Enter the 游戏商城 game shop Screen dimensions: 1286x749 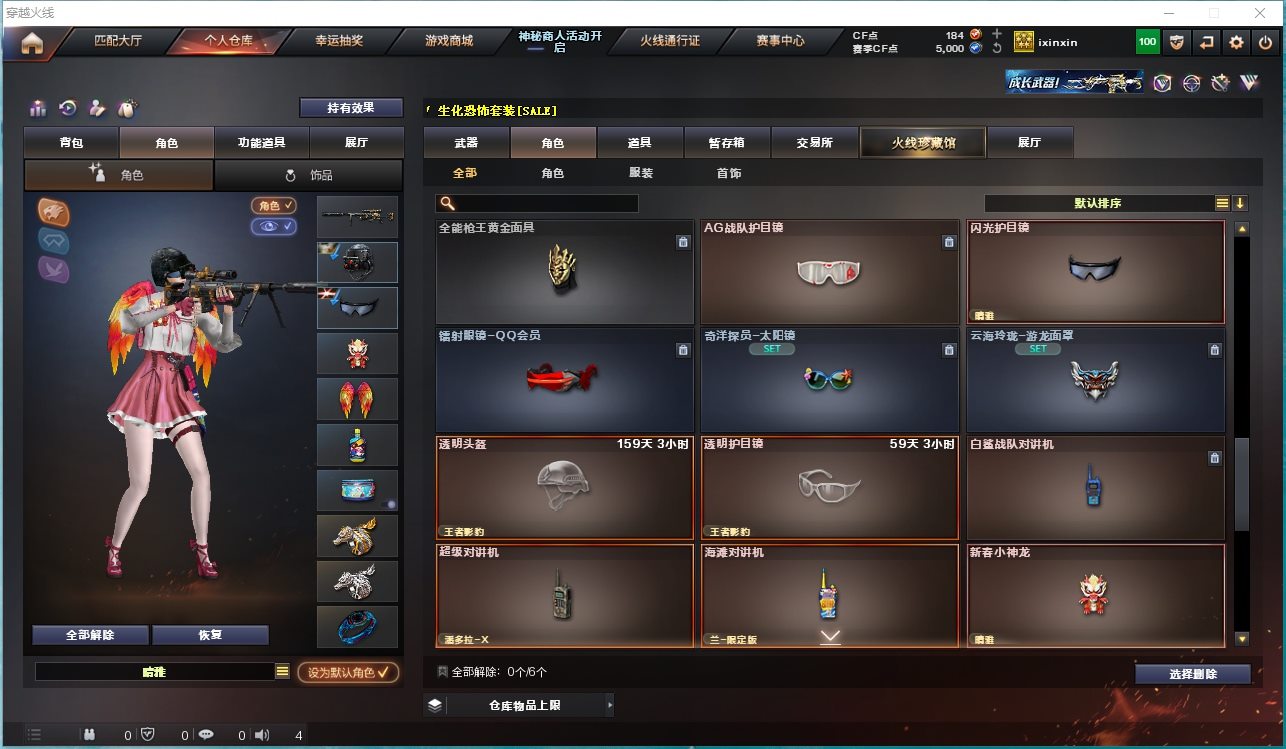tap(449, 42)
